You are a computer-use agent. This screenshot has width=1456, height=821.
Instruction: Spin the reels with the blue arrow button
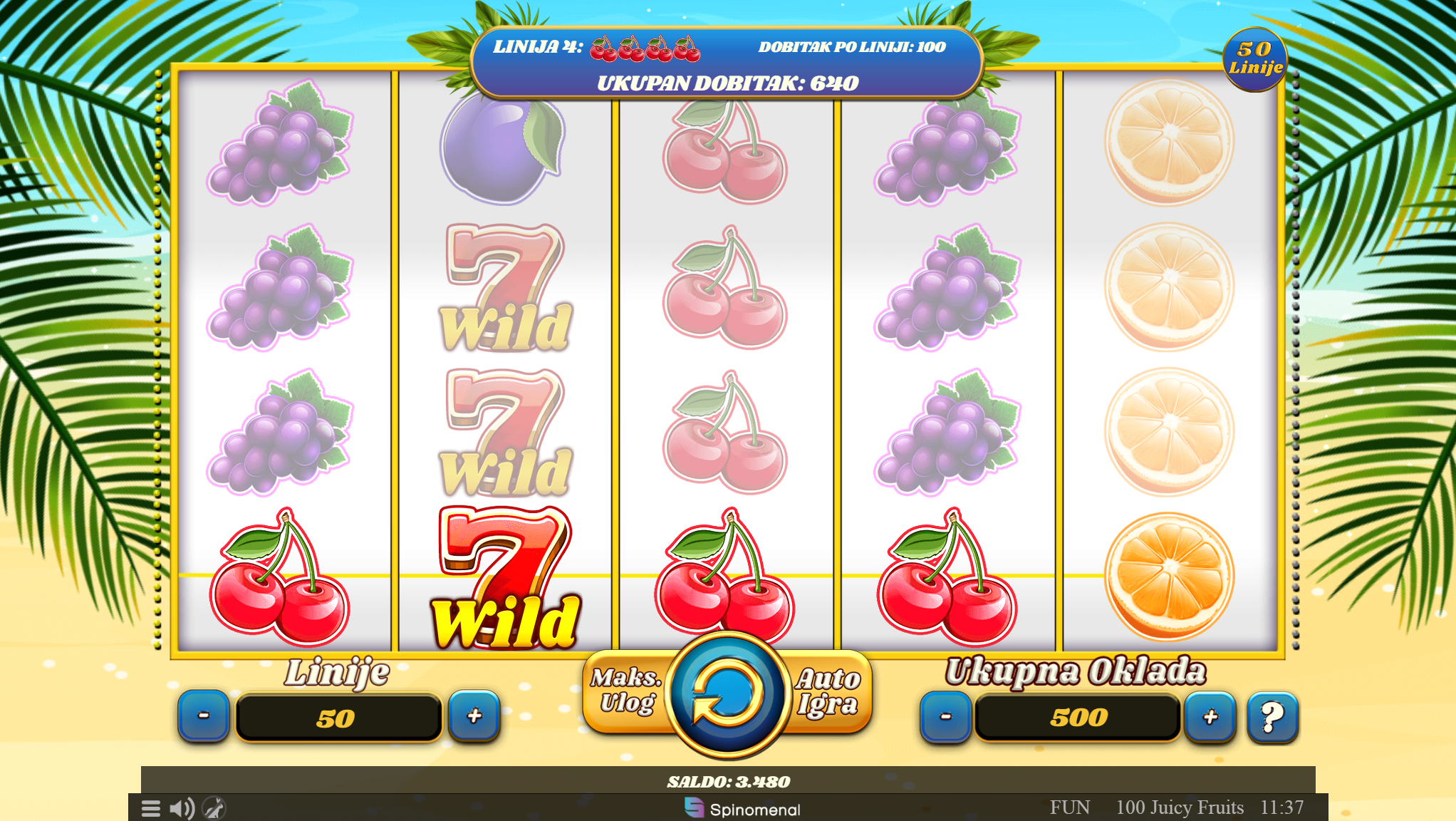tap(727, 693)
